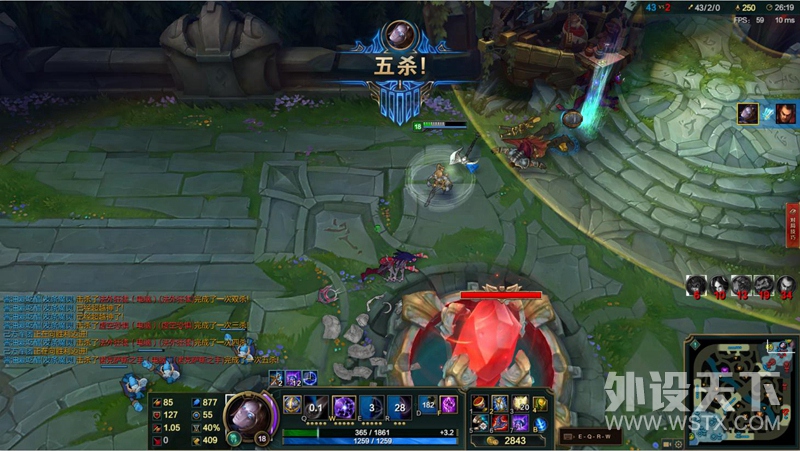Activate the blue recall button
Screen dimensions: 800x451
[540, 422]
